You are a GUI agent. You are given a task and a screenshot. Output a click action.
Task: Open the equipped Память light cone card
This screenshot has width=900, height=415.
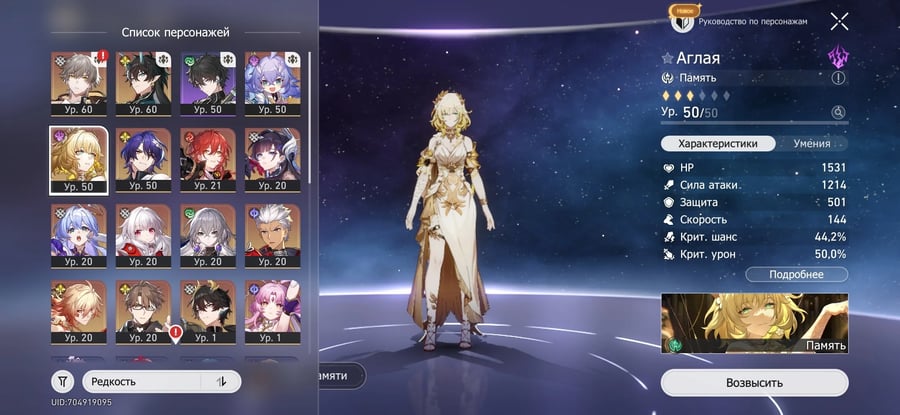point(754,324)
